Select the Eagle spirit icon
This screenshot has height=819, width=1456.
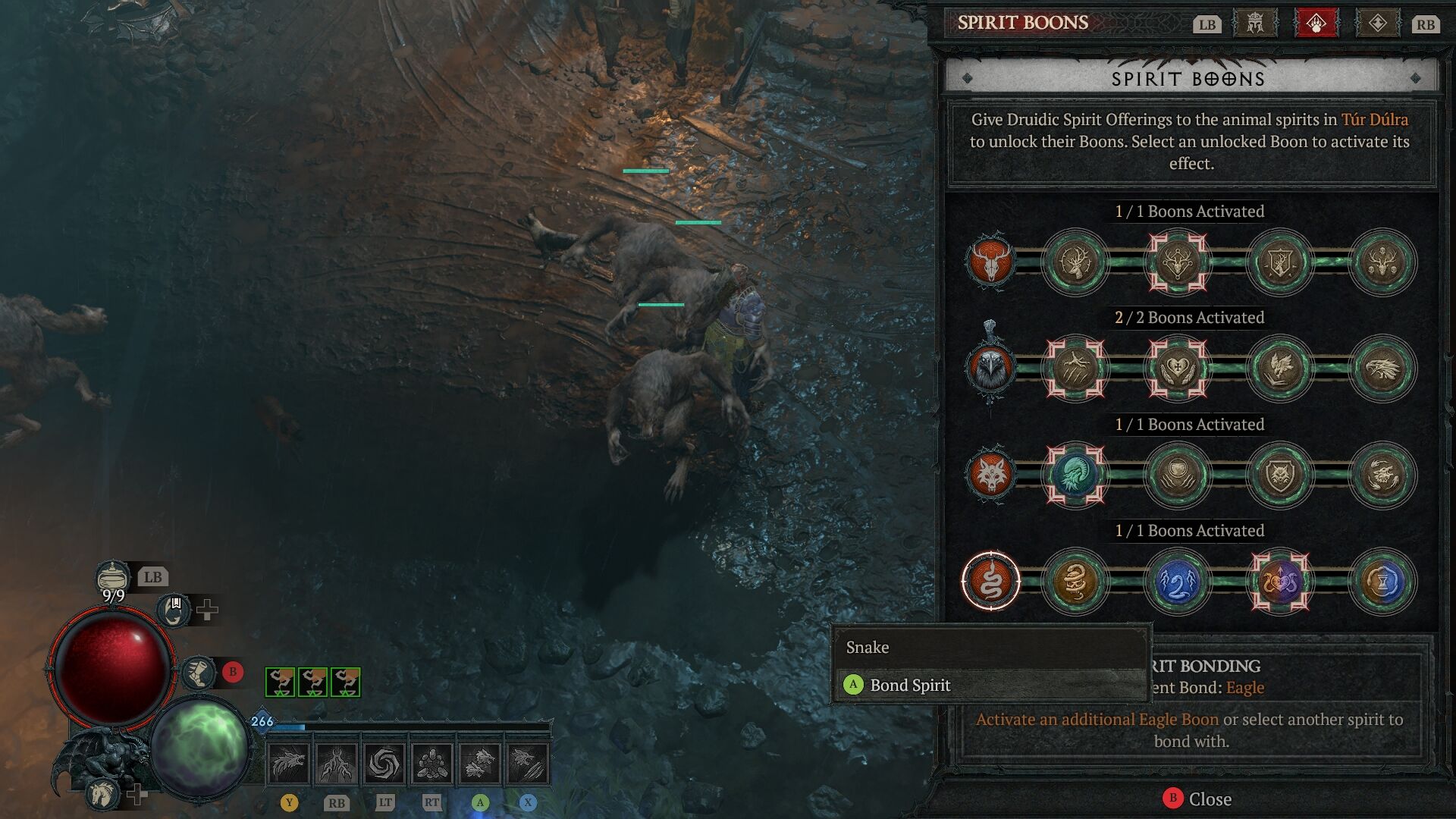coord(990,369)
